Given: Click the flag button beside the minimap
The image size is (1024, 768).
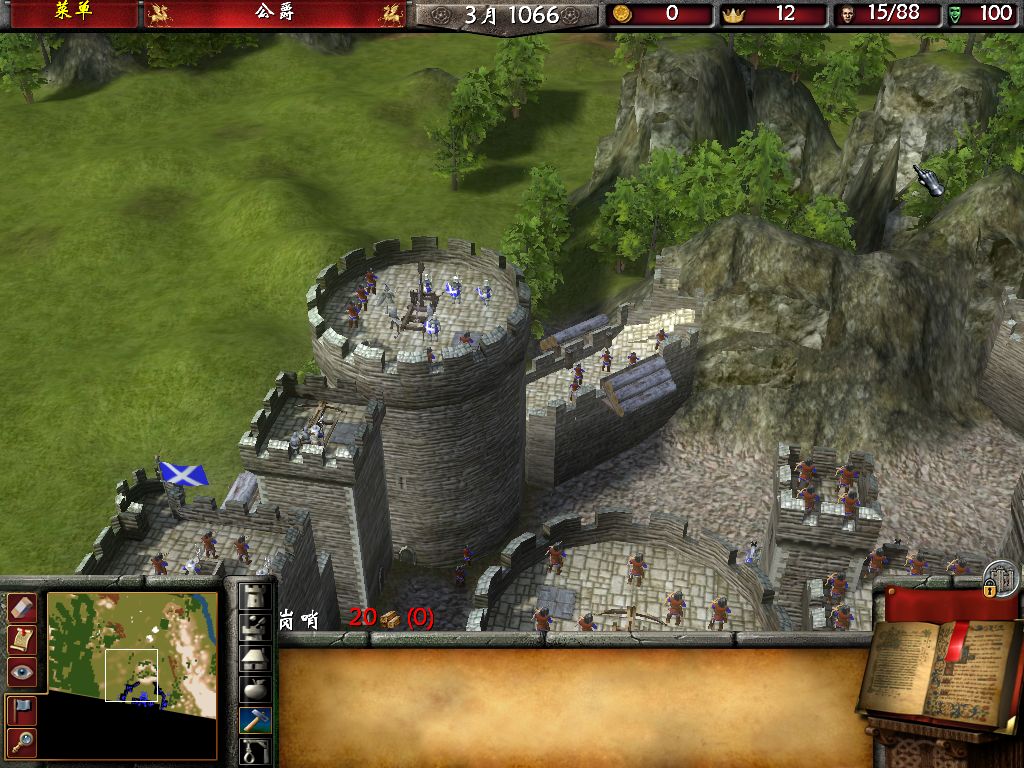Looking at the screenshot, I should click(22, 709).
